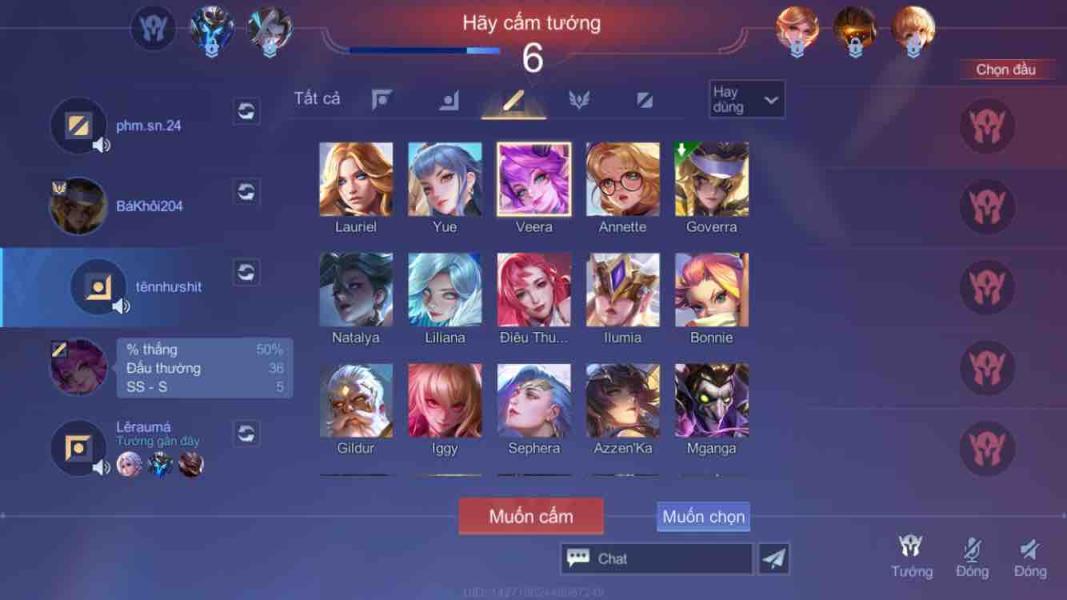The image size is (1067, 600).
Task: Select Lauriel hero portrait
Action: (x=356, y=180)
